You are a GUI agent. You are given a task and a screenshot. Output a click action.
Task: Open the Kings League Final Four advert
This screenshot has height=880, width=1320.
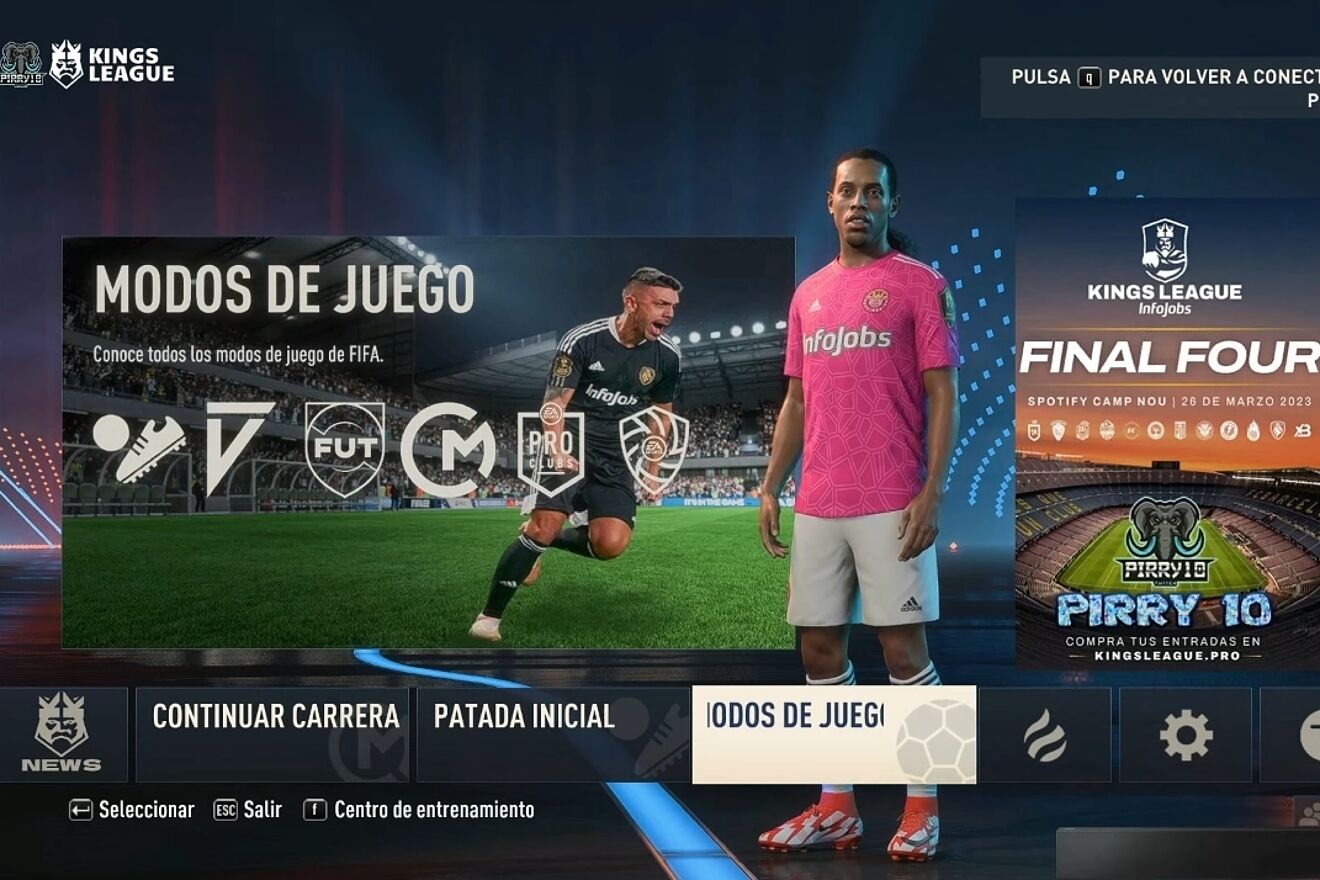pyautogui.click(x=1167, y=432)
